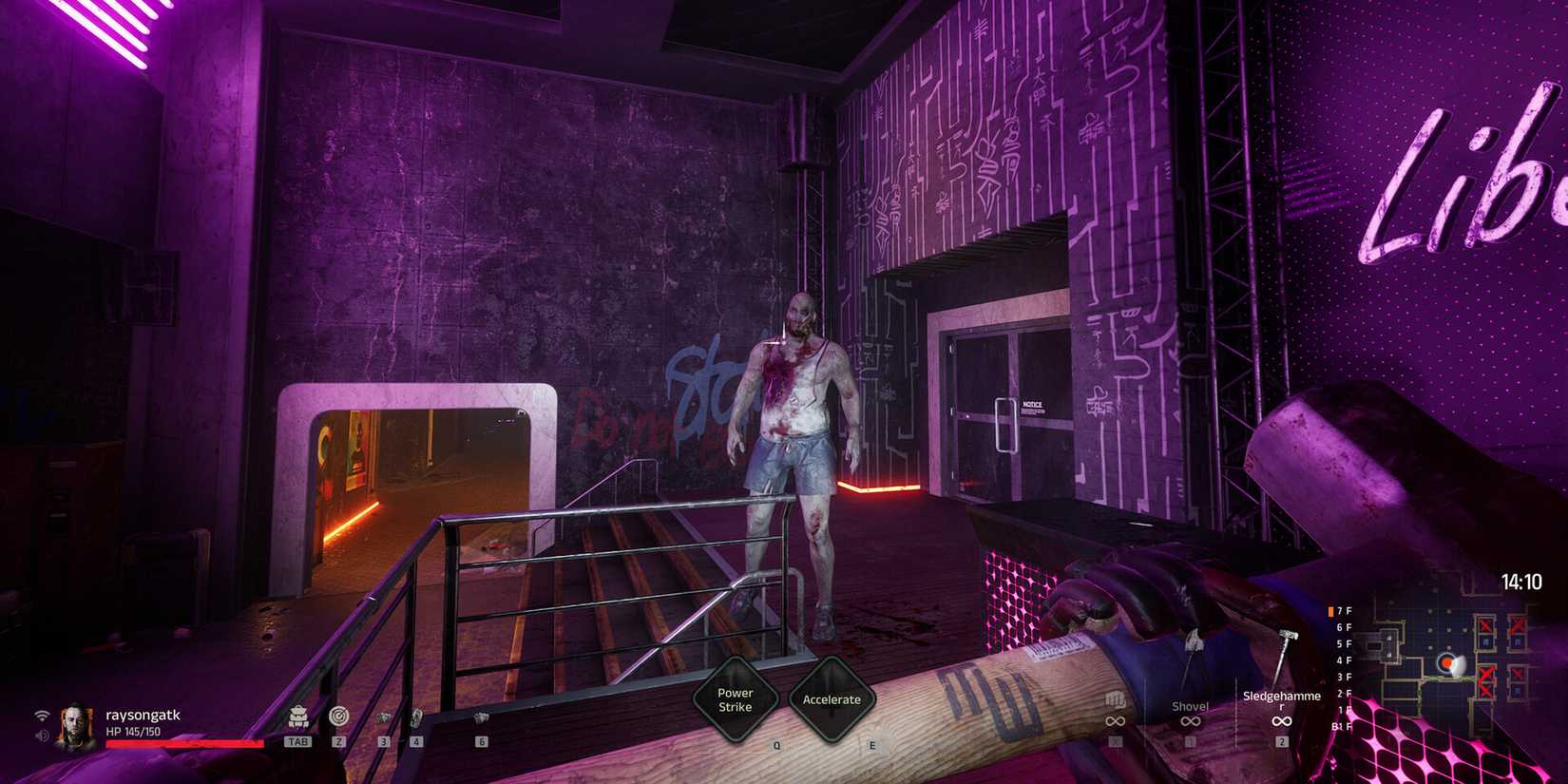Click the Wi-Fi signal indicator

42,715
